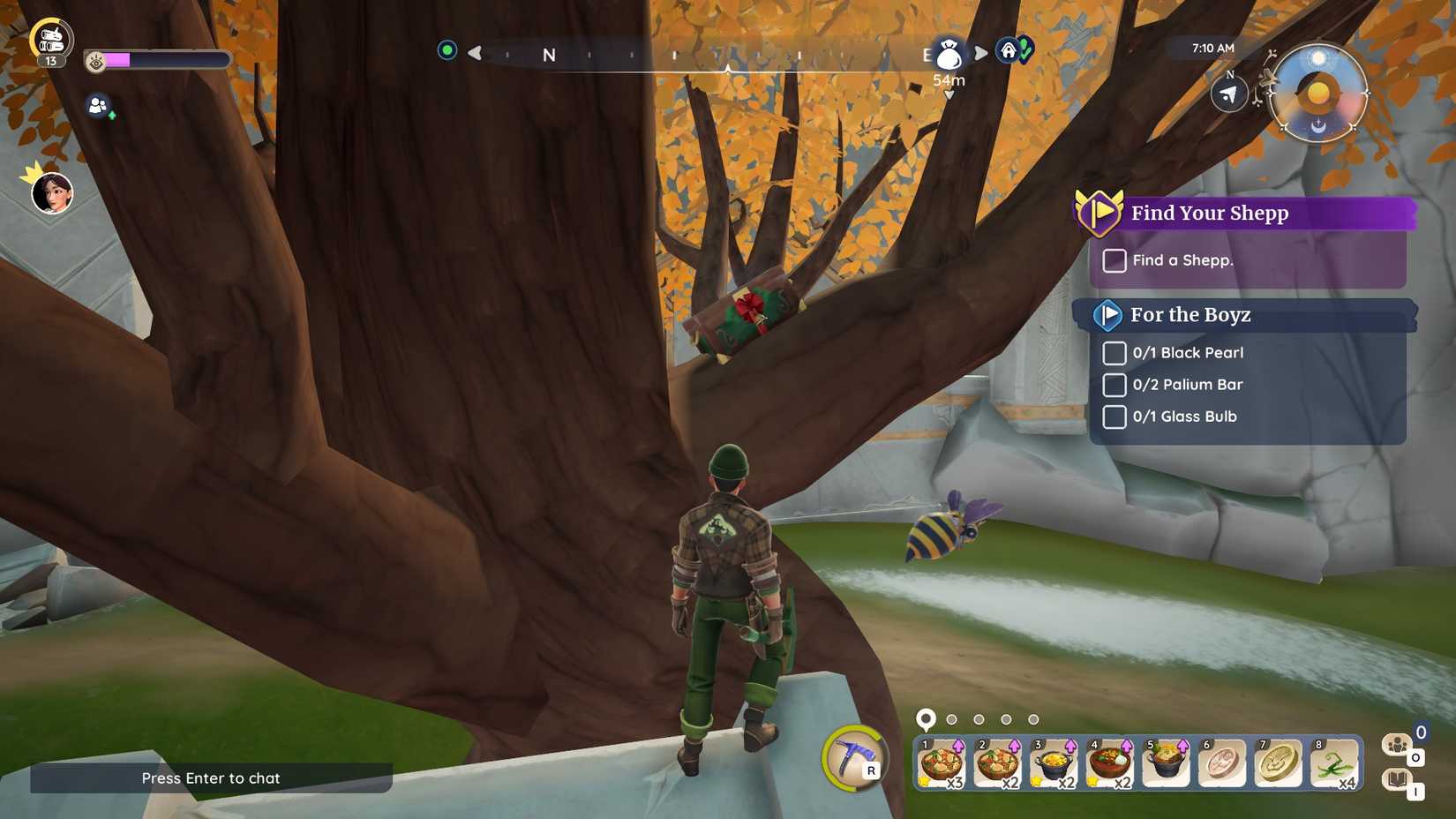The image size is (1456, 819).
Task: Click the left compass arrow chevron
Action: (473, 53)
